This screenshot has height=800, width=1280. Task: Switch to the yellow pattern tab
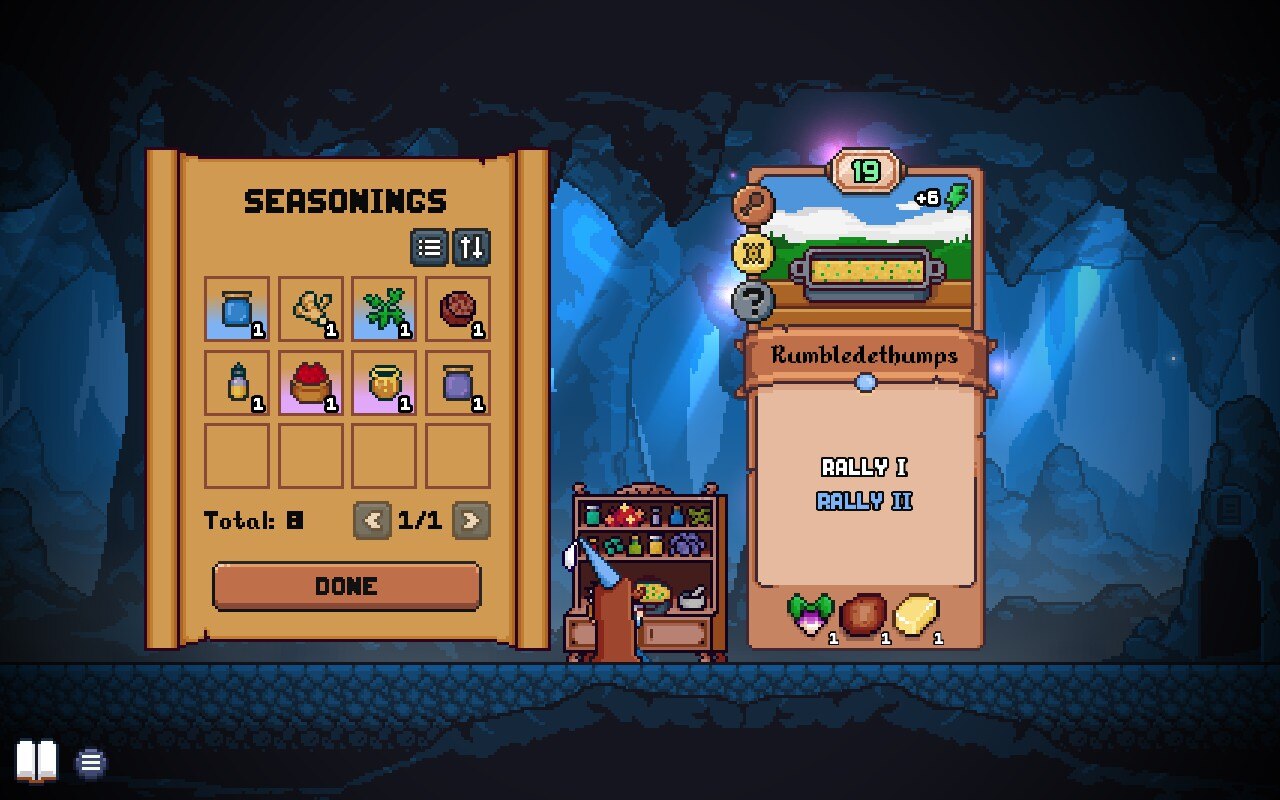point(751,252)
